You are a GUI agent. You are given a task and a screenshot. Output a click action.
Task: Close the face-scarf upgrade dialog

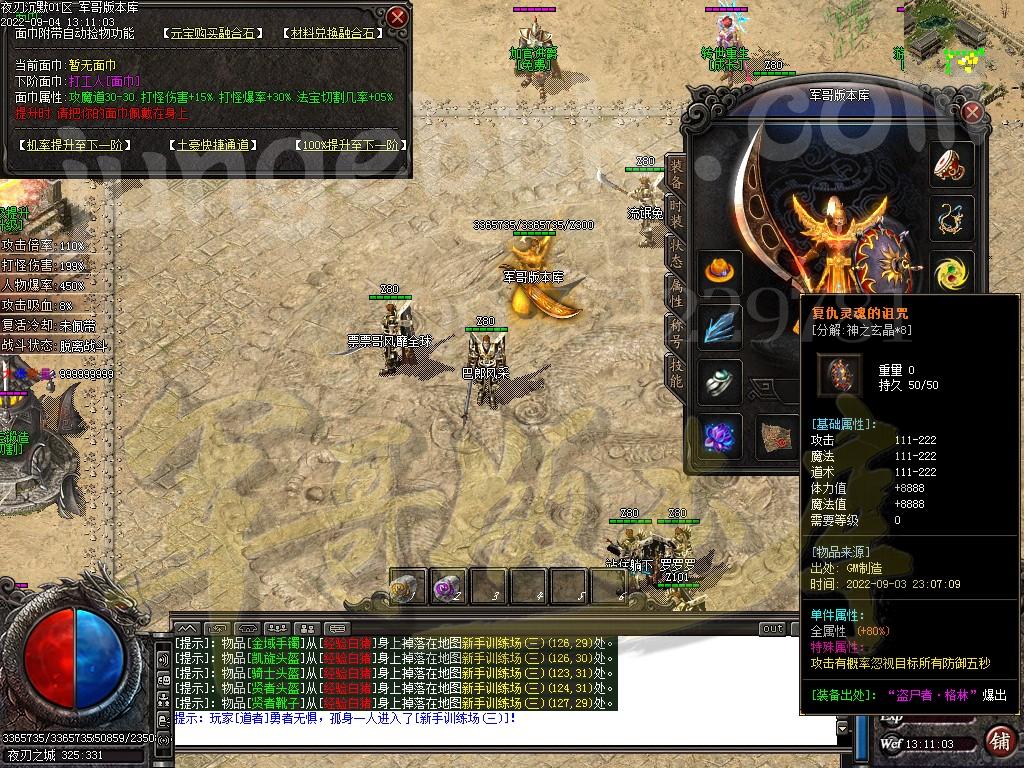(x=397, y=17)
